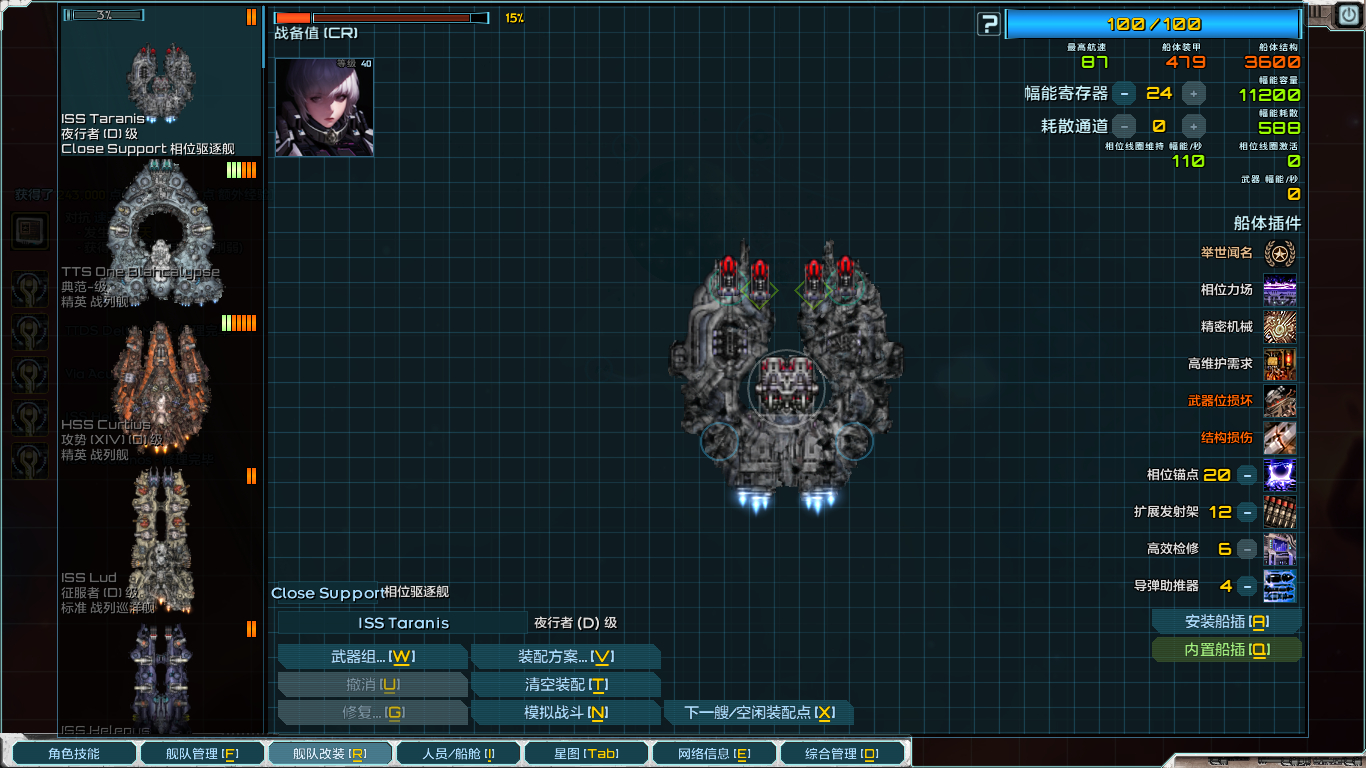Image resolution: width=1366 pixels, height=768 pixels.
Task: Select the 举世闻名 hull mod icon
Action: tap(1280, 254)
